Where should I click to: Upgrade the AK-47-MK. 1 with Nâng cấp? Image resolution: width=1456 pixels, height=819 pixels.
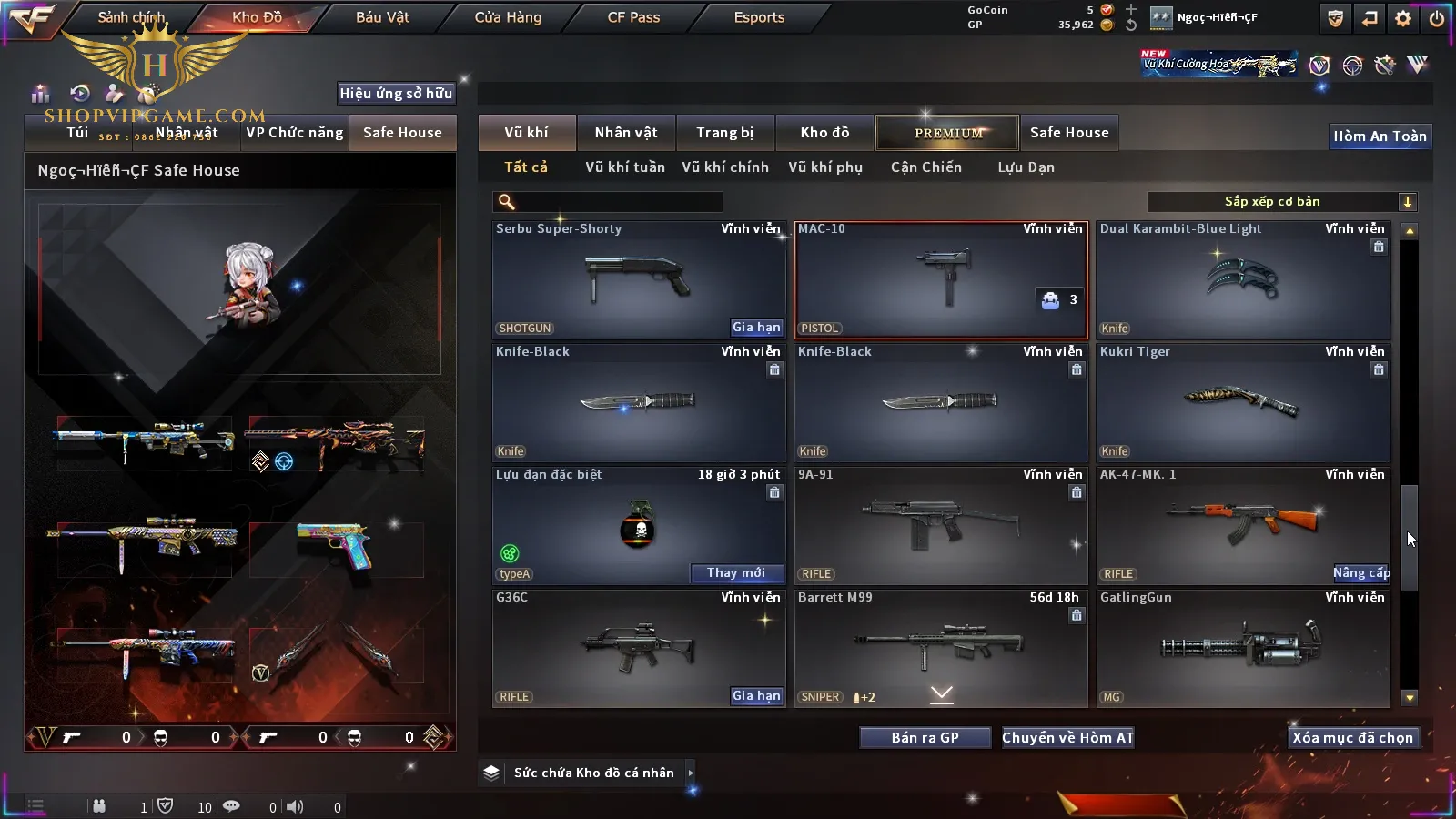click(1361, 573)
